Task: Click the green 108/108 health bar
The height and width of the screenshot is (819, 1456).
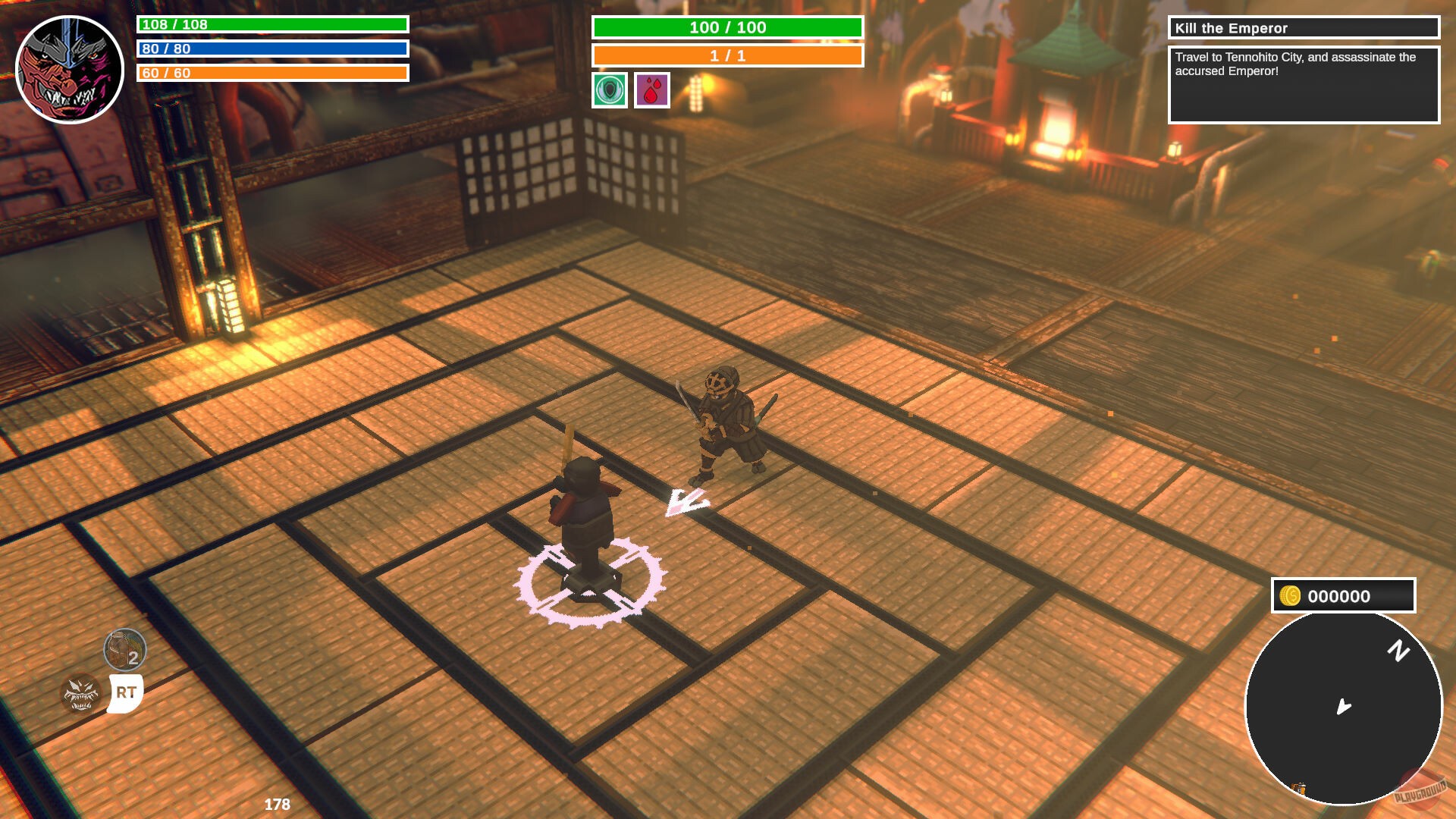Action: pyautogui.click(x=271, y=24)
